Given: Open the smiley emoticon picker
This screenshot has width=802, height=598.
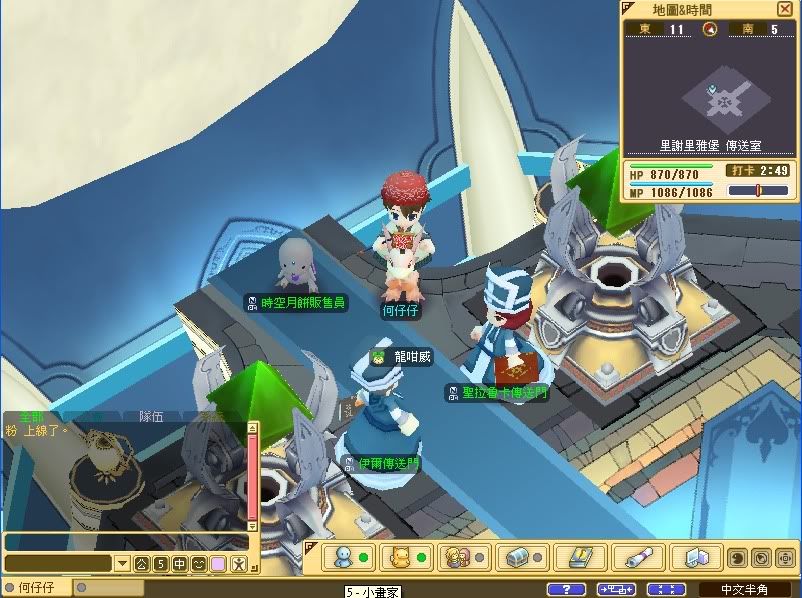Looking at the screenshot, I should 198,564.
